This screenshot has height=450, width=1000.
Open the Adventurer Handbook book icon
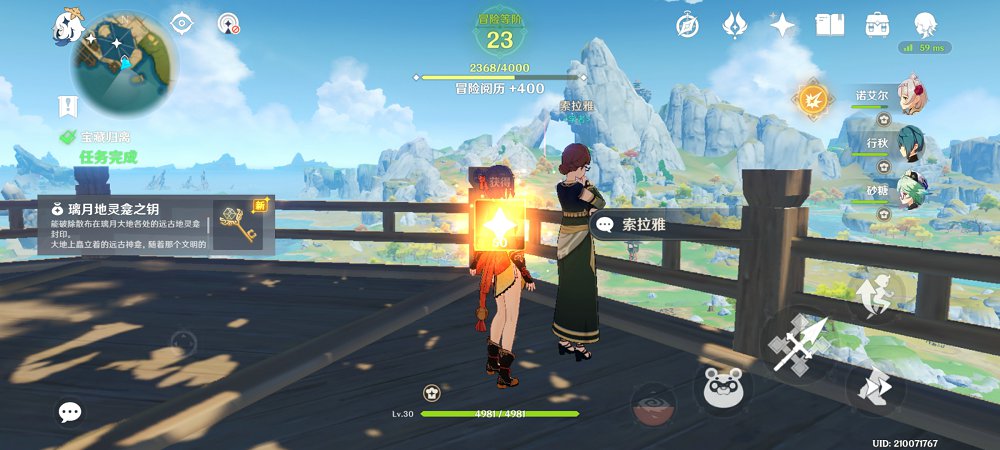click(x=830, y=25)
